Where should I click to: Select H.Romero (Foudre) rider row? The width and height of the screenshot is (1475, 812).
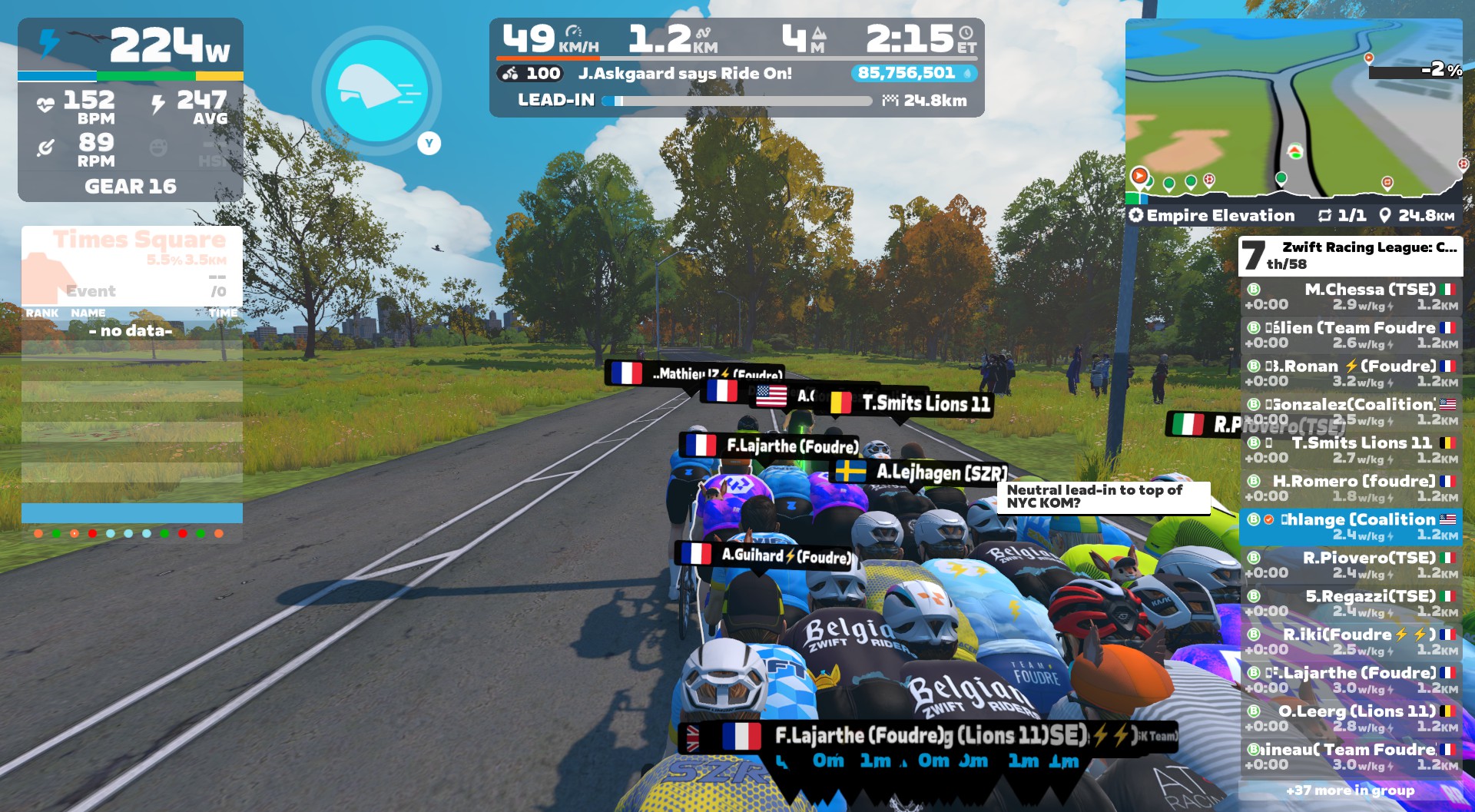(x=1351, y=489)
